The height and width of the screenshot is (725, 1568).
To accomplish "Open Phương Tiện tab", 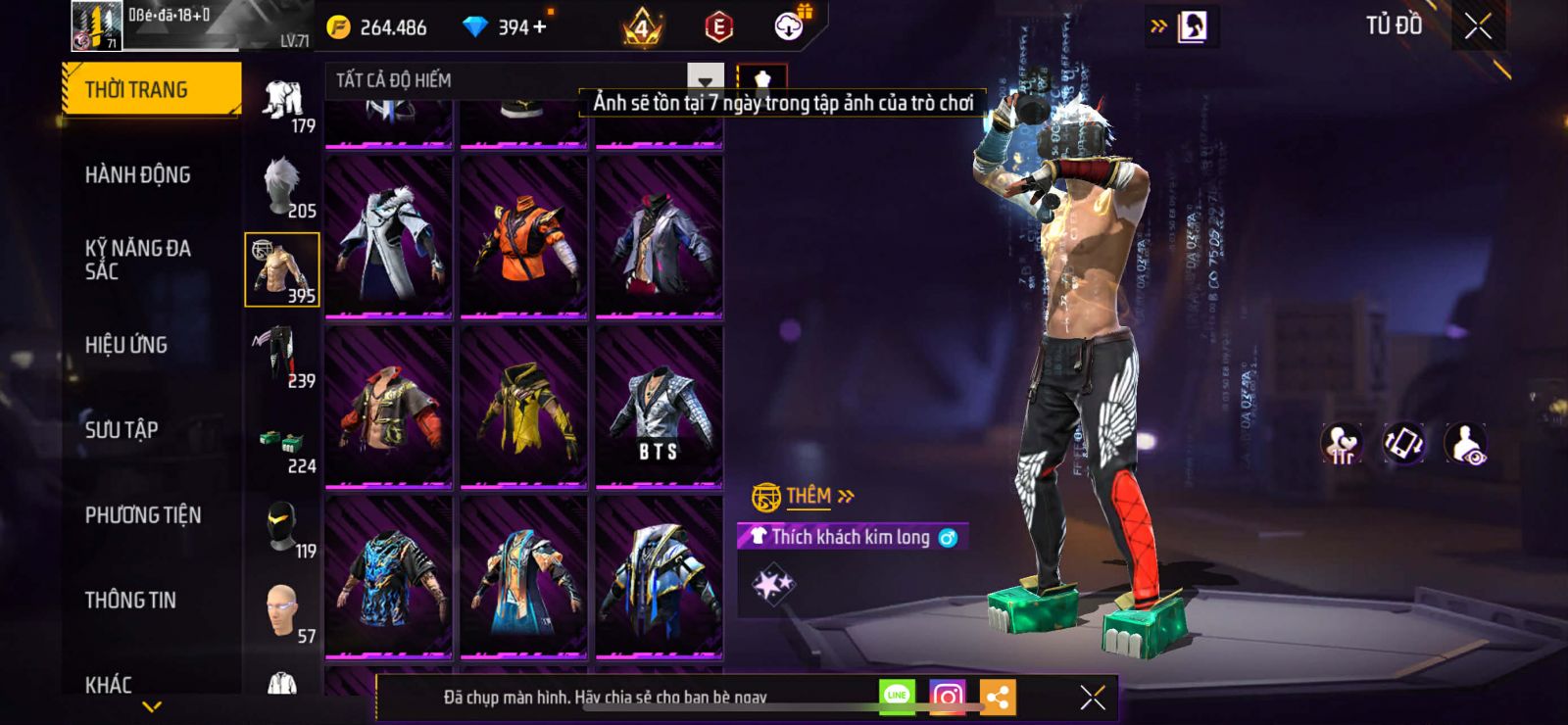I will pos(143,515).
